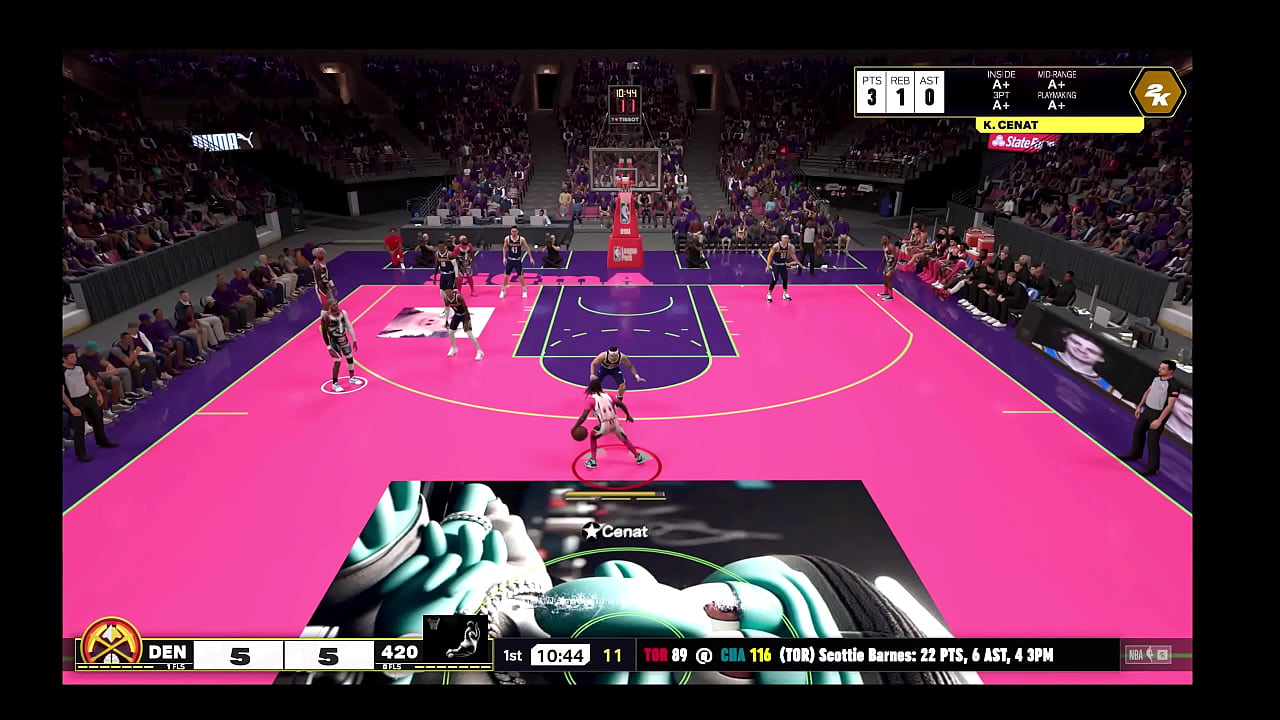
Task: Click the gold 2K hexagon logo
Action: coord(1157,92)
